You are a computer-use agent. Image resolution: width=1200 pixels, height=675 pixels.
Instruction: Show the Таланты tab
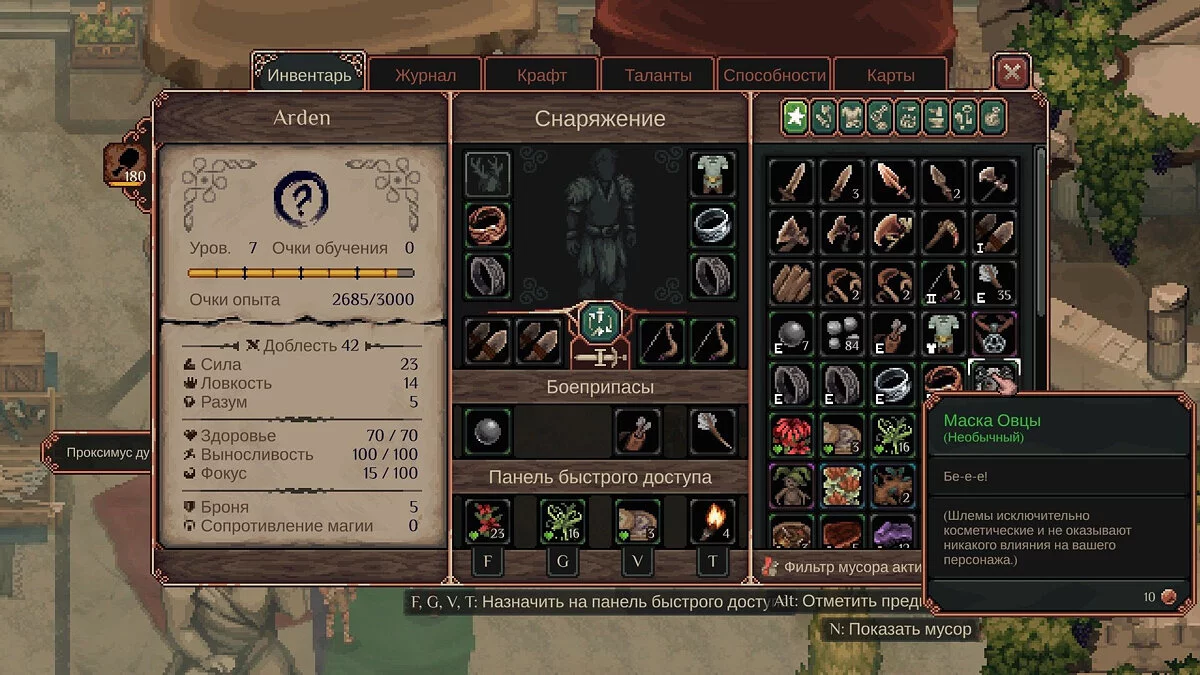tap(658, 75)
